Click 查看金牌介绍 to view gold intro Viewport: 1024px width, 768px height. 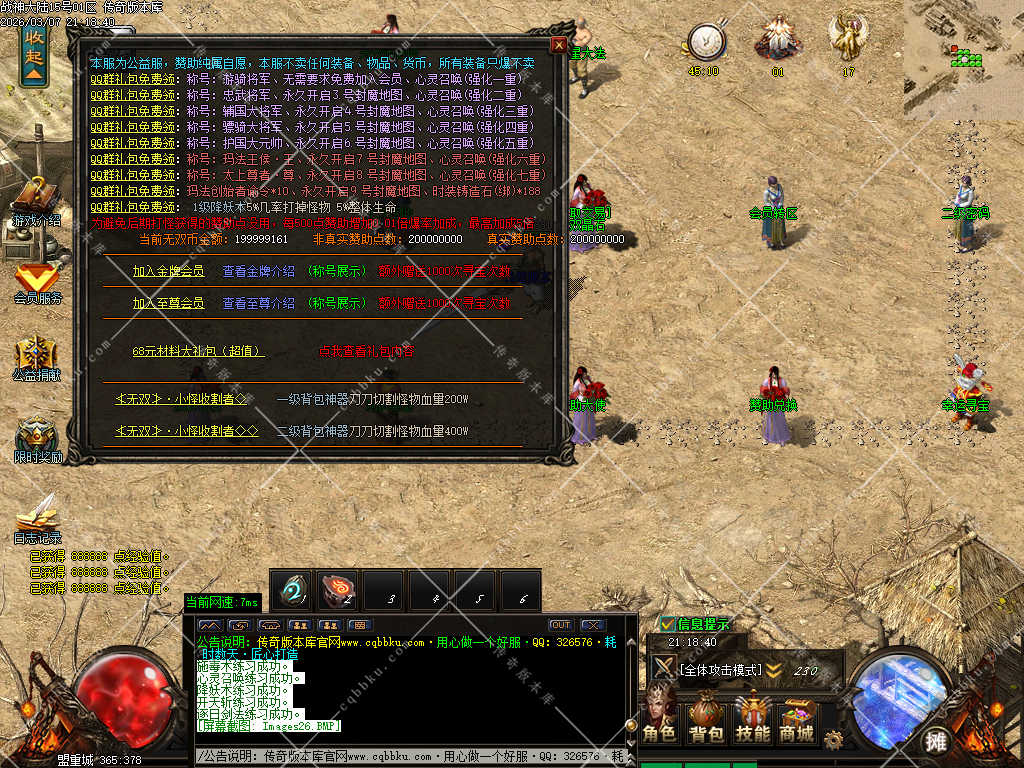[x=258, y=271]
